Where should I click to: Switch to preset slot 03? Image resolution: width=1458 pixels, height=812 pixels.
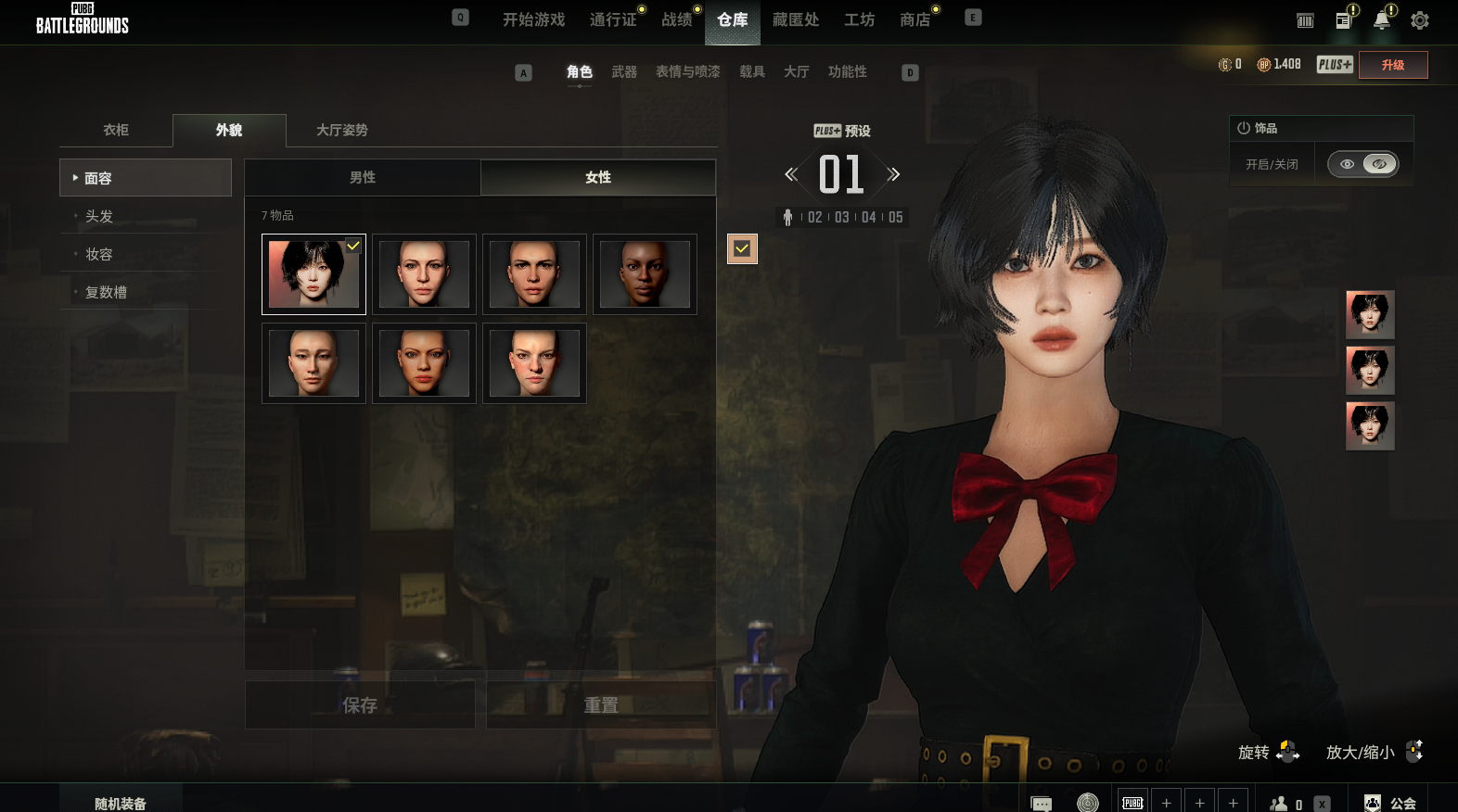(x=842, y=217)
